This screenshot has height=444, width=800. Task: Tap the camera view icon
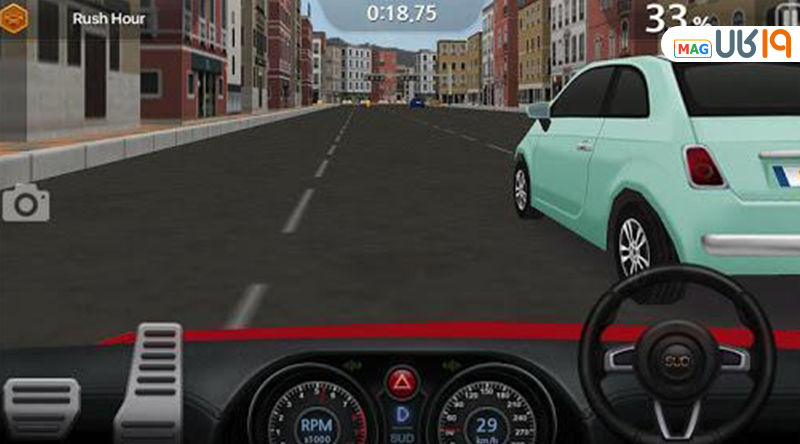tap(25, 204)
